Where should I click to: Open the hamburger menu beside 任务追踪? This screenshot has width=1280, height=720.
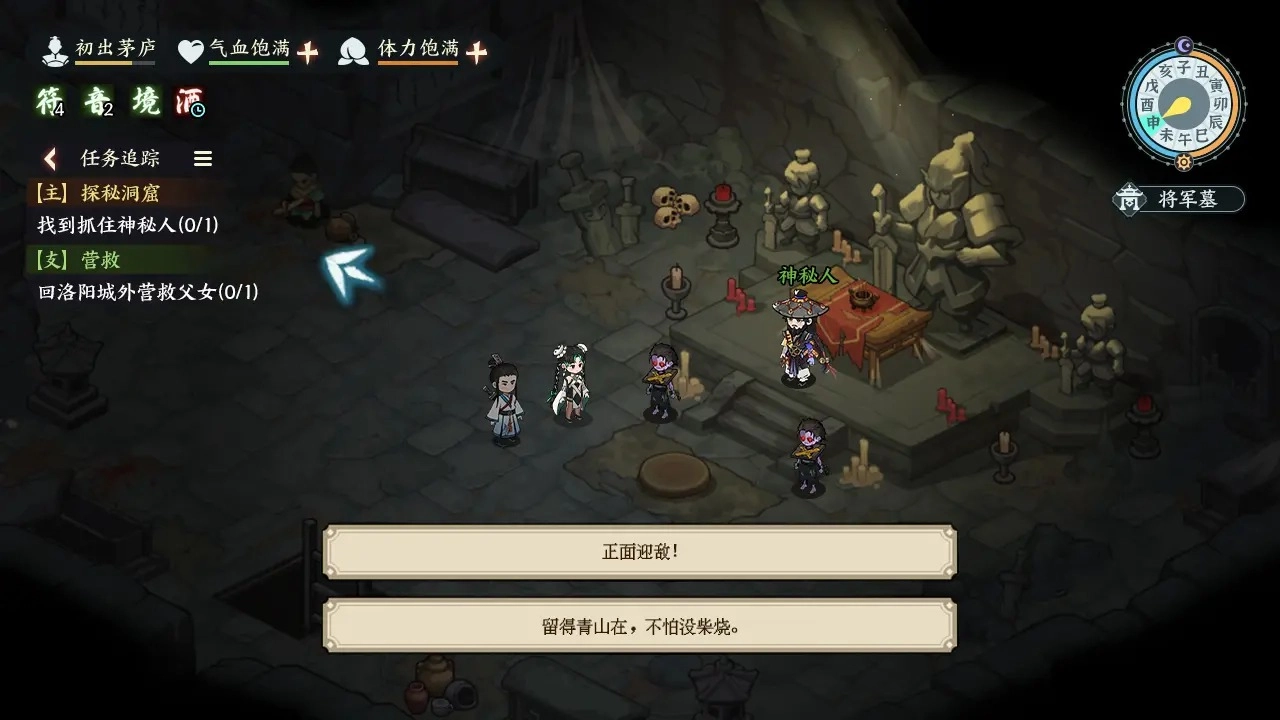203,158
